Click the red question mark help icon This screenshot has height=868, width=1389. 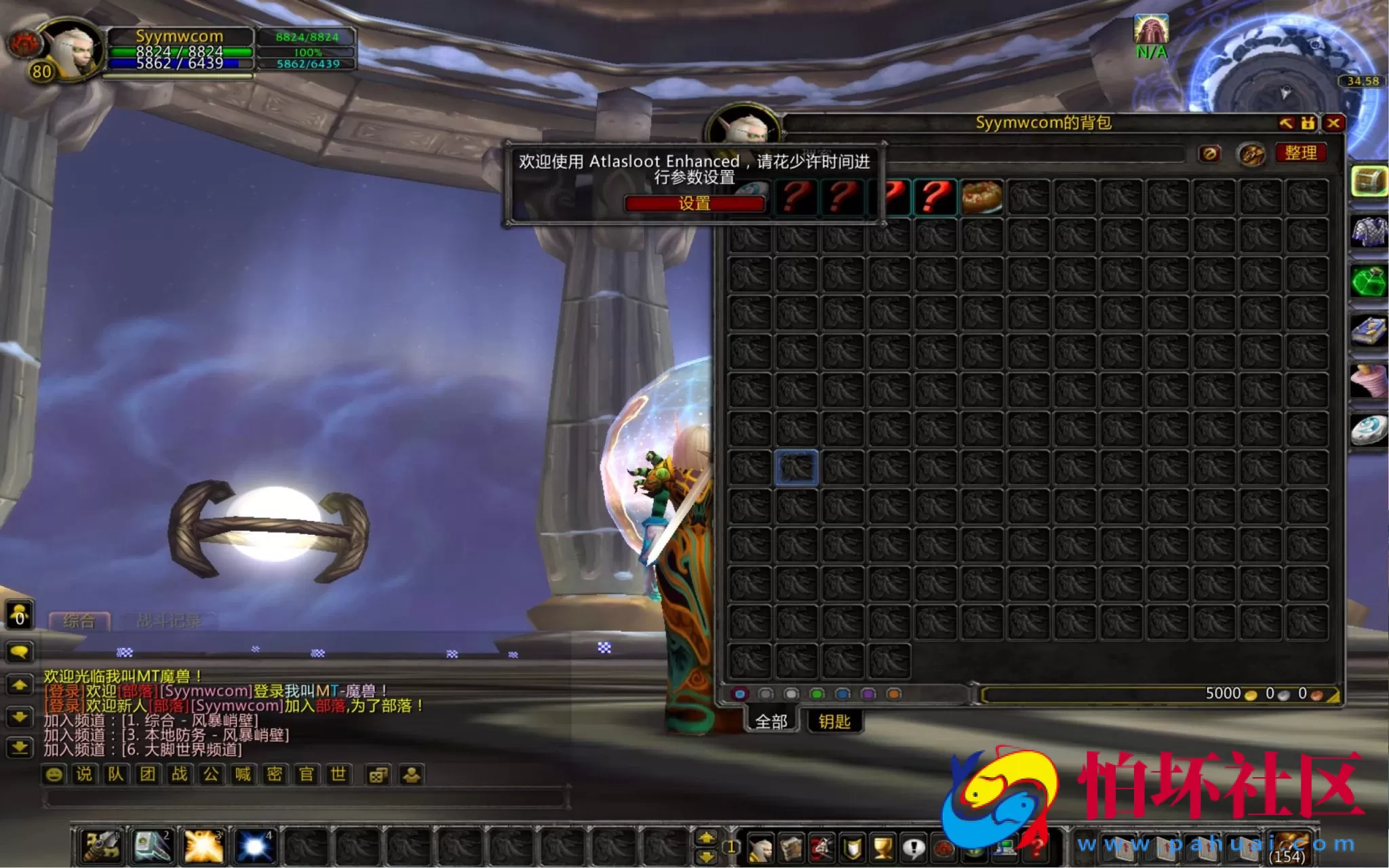[1036, 847]
